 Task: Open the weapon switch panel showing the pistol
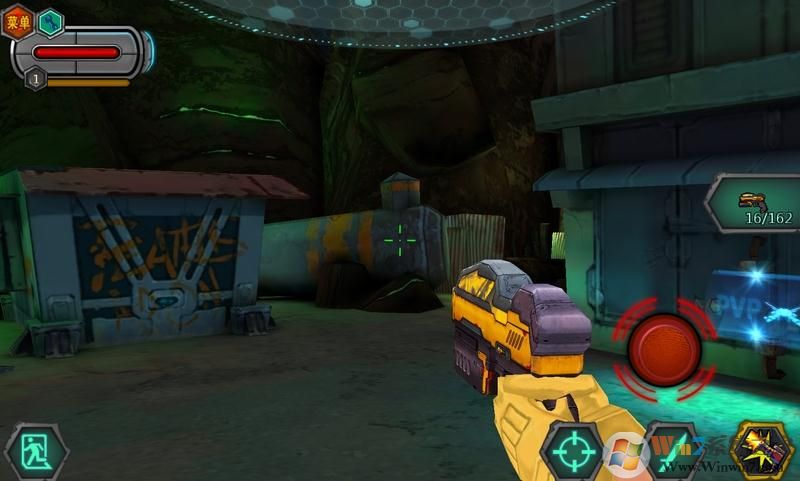coord(755,204)
